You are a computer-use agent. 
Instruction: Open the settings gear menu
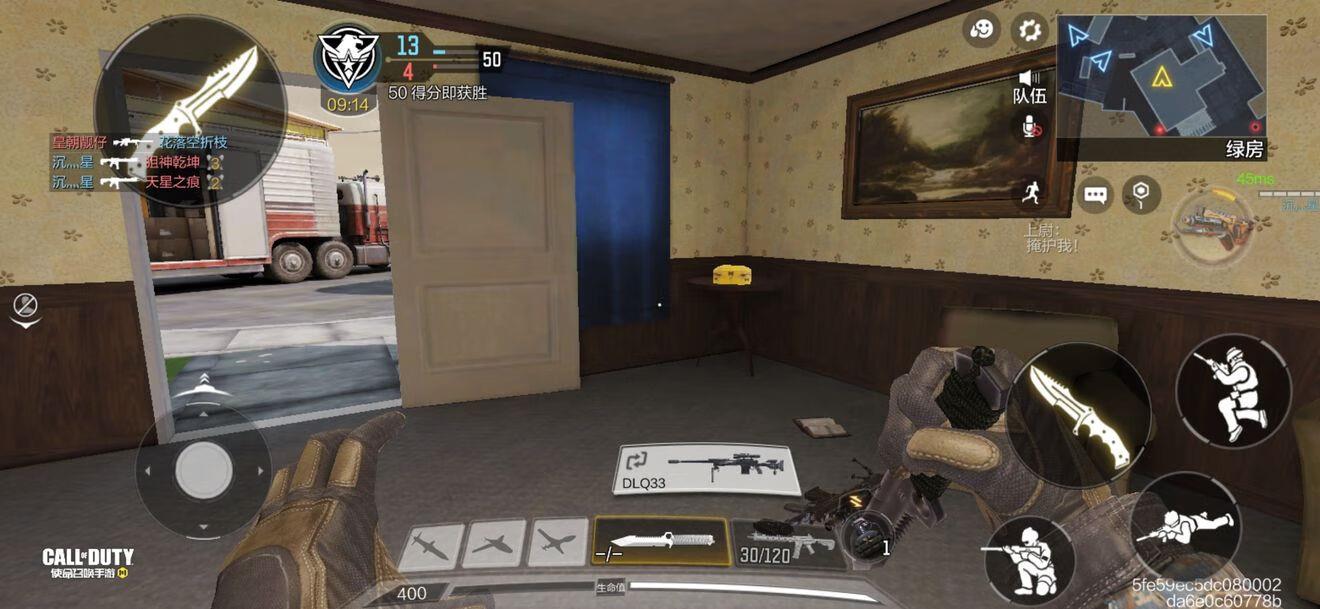pyautogui.click(x=1029, y=30)
